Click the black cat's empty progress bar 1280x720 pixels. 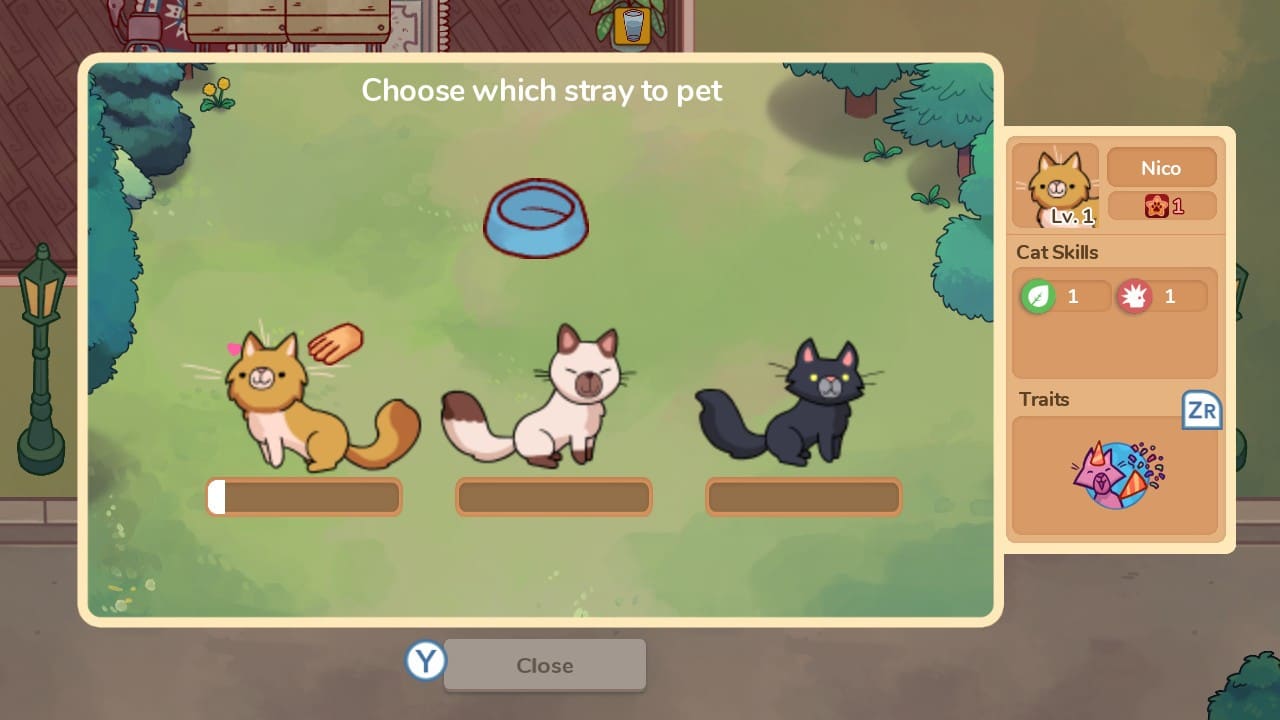[803, 496]
